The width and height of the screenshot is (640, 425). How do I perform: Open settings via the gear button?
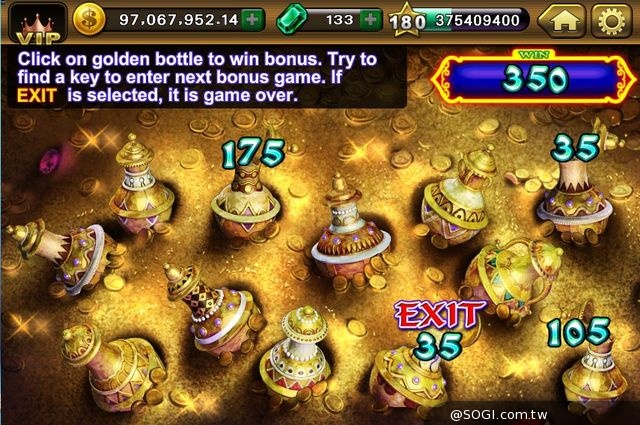[x=610, y=19]
